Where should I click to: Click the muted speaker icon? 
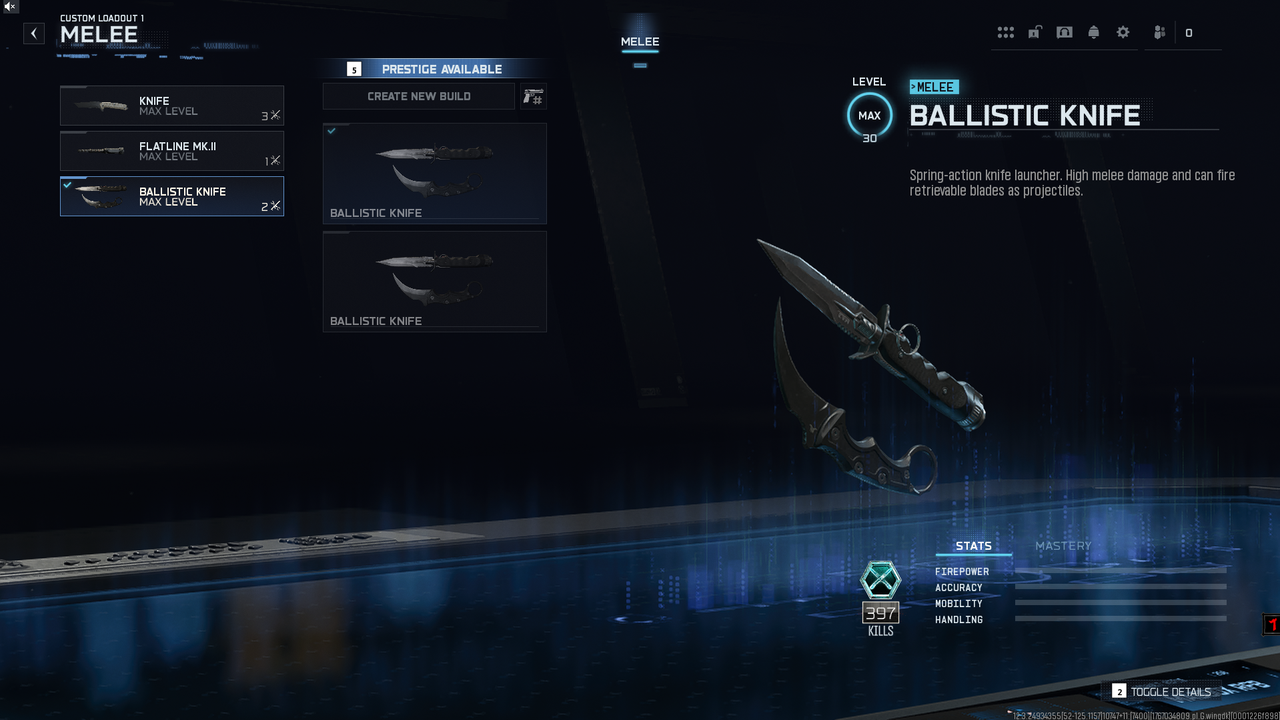[9, 7]
